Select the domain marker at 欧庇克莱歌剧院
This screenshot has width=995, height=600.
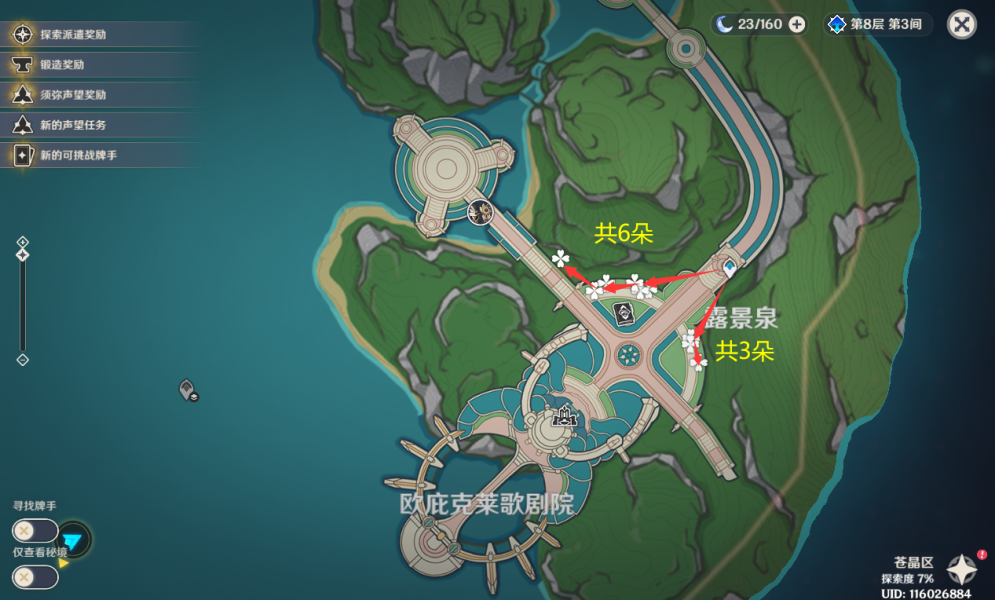(566, 417)
